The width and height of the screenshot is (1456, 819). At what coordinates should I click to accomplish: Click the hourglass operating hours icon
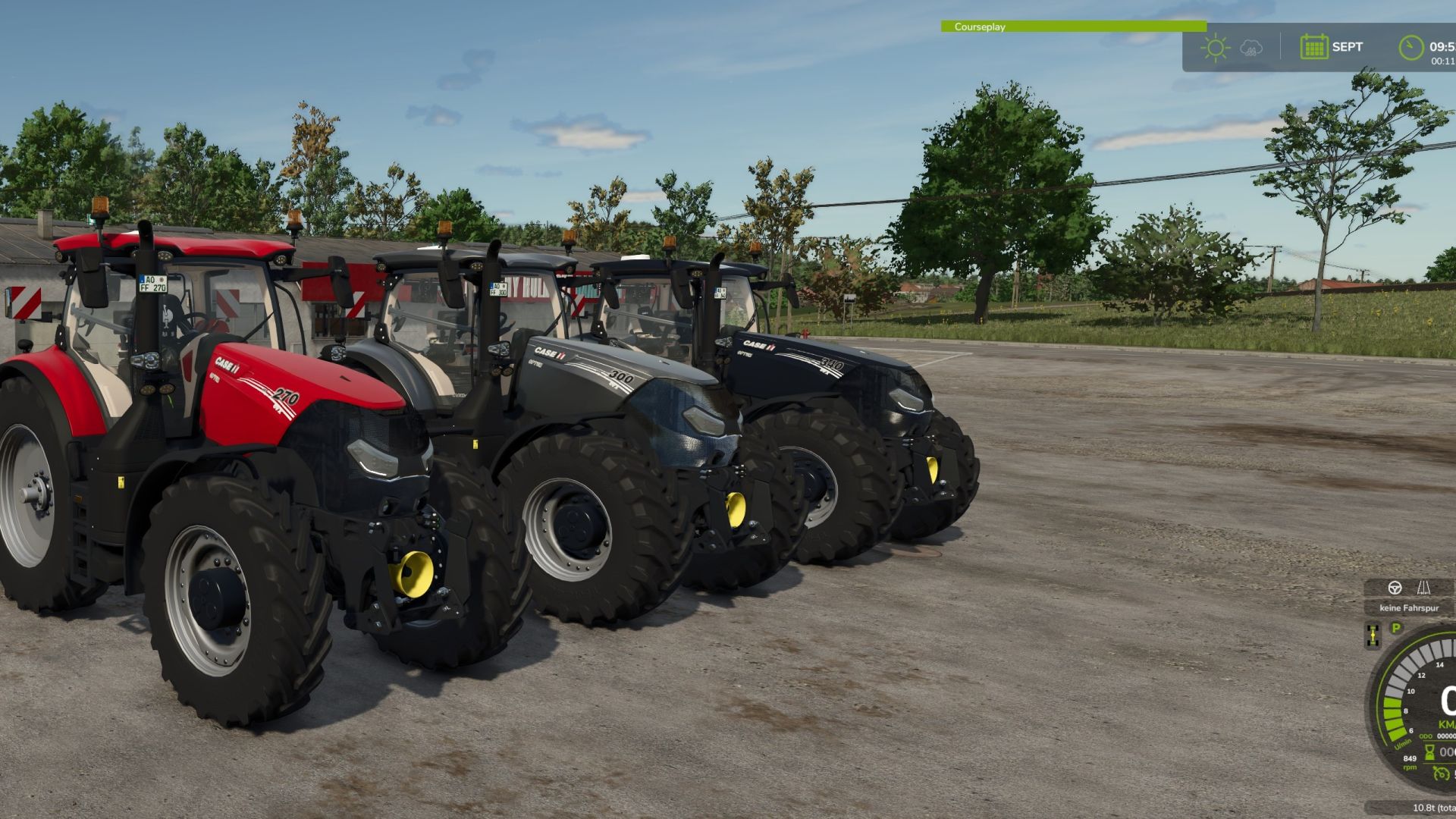pos(1429,753)
